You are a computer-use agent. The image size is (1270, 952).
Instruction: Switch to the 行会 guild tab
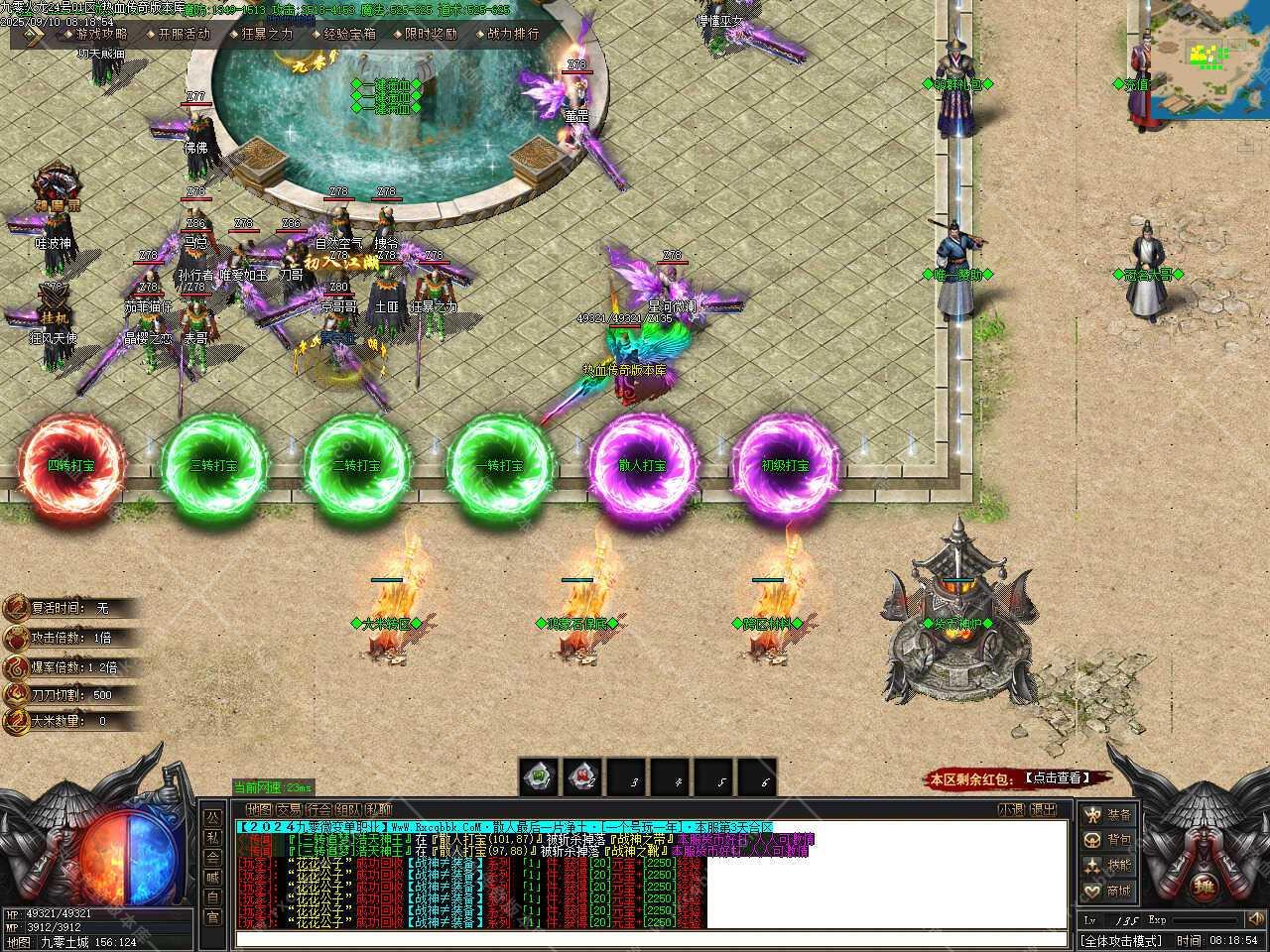318,809
